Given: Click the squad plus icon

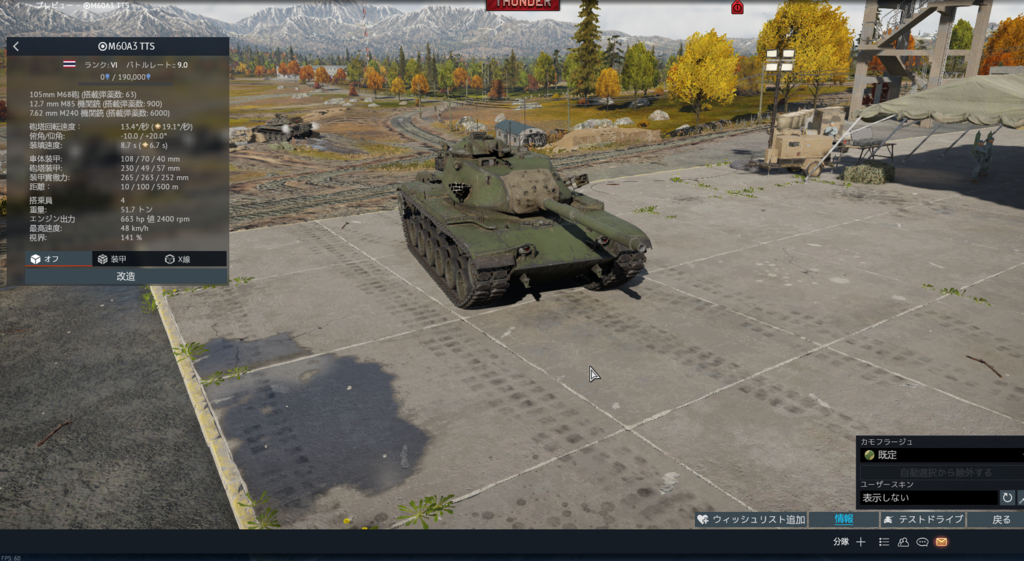Looking at the screenshot, I should point(861,542).
